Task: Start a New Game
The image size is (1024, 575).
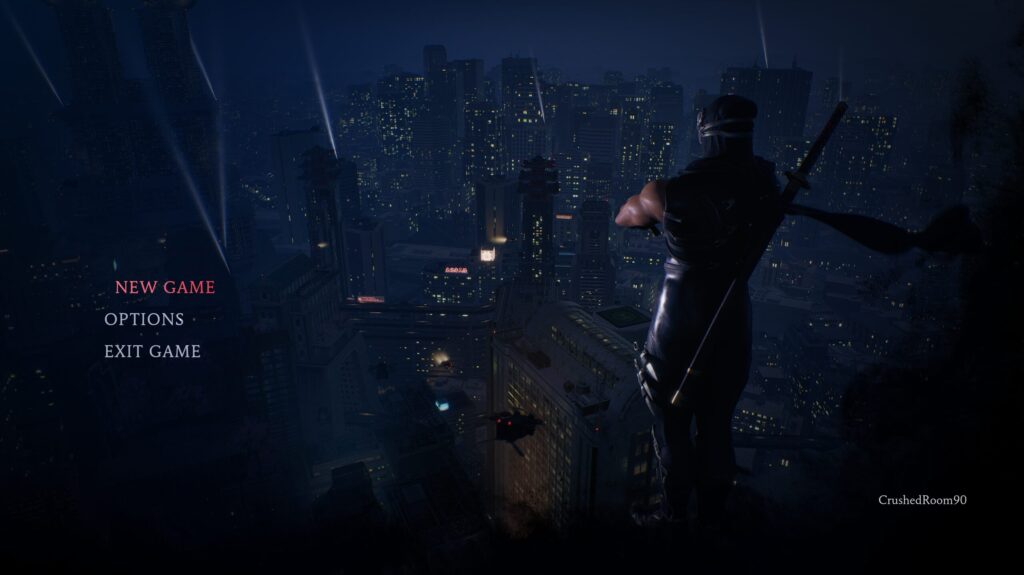Action: tap(165, 287)
